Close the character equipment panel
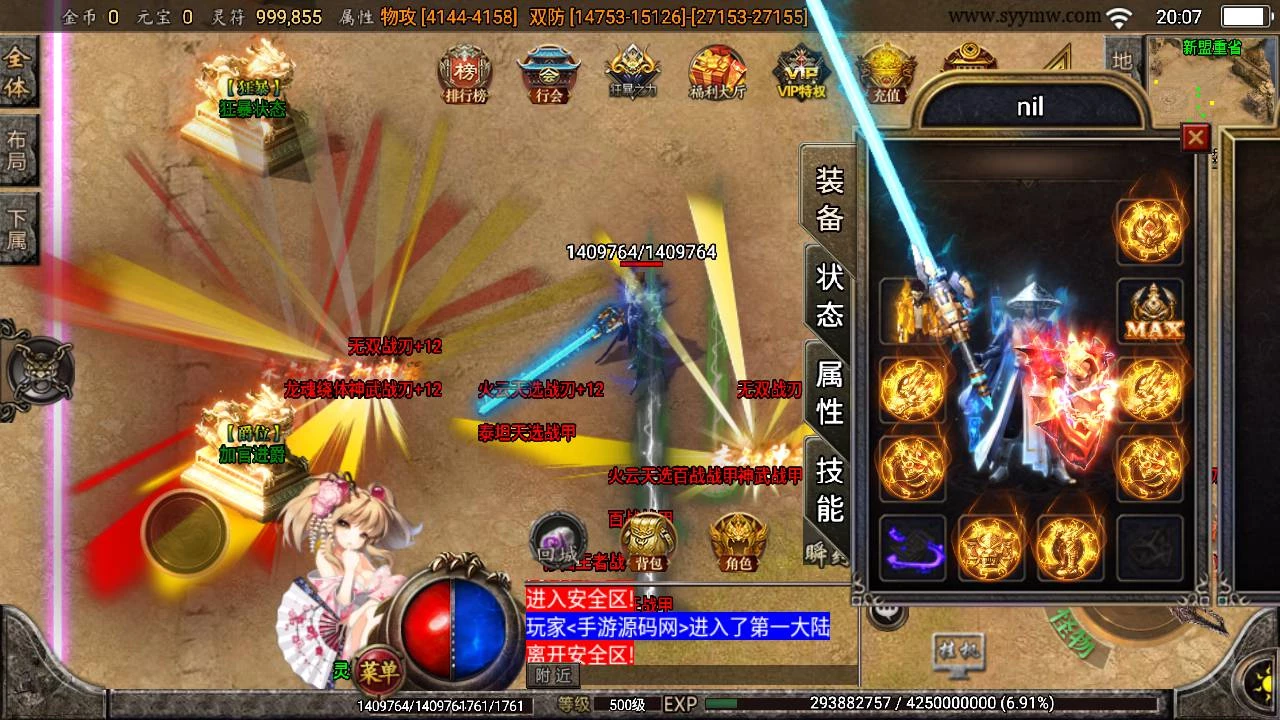 (x=1195, y=137)
